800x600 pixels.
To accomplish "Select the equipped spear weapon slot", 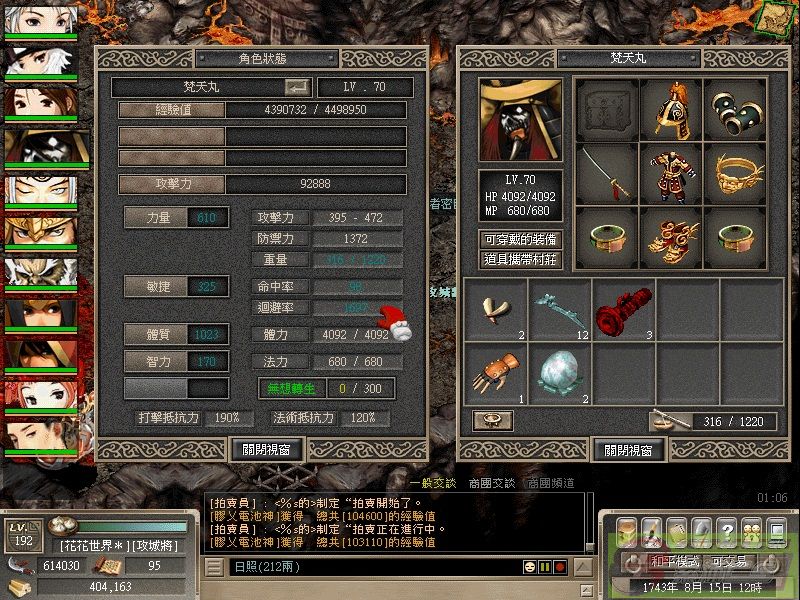I will point(606,173).
